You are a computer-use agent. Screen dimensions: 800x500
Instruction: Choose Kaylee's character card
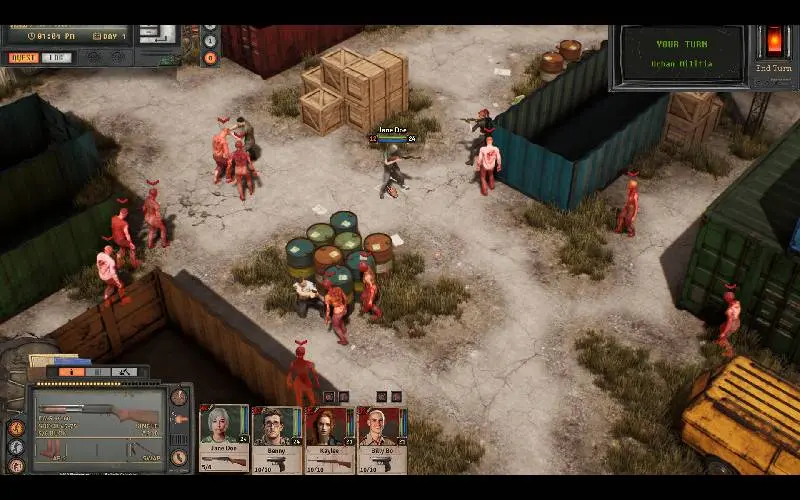[330, 429]
